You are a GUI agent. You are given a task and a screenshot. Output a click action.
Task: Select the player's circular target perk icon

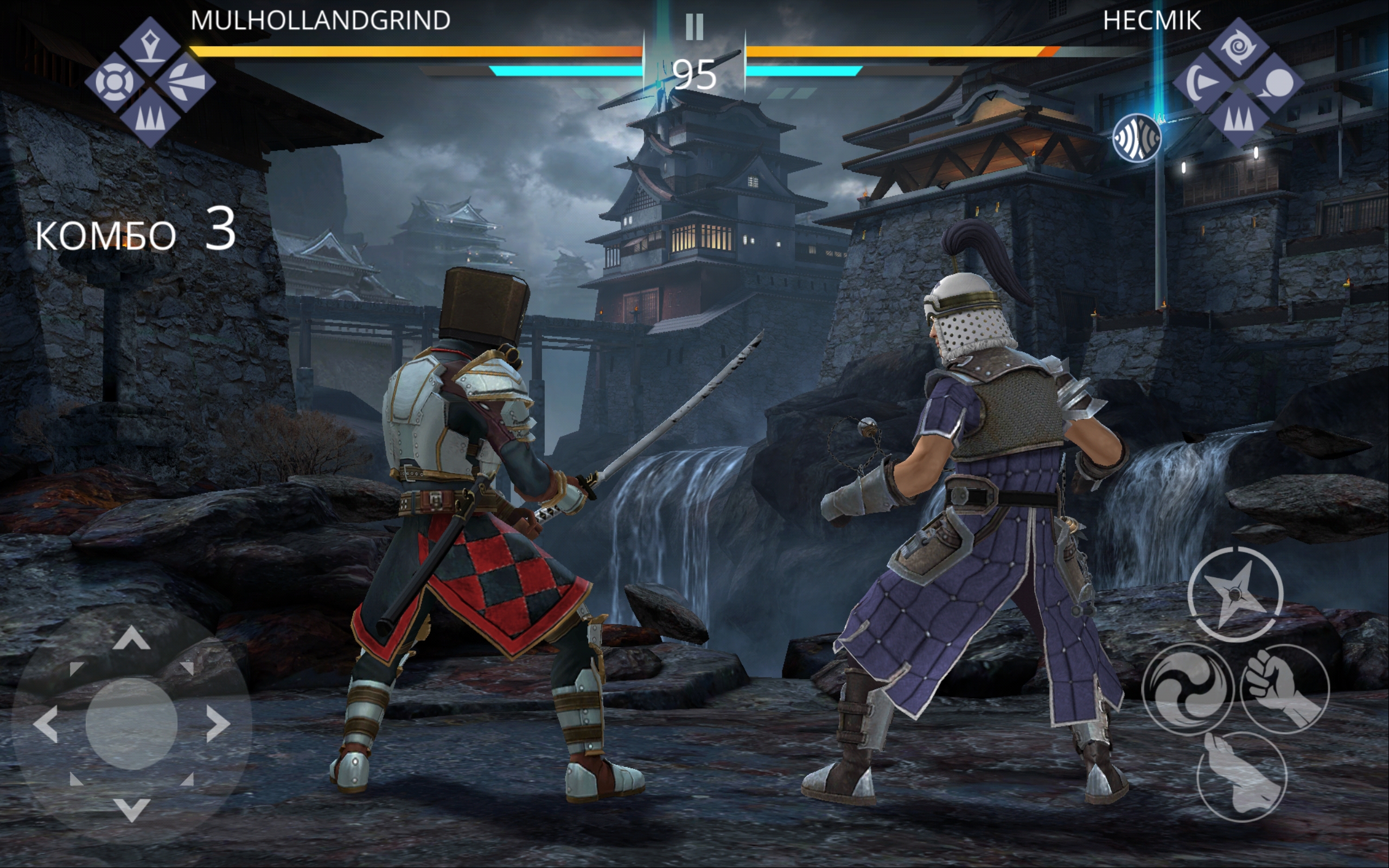[114, 82]
